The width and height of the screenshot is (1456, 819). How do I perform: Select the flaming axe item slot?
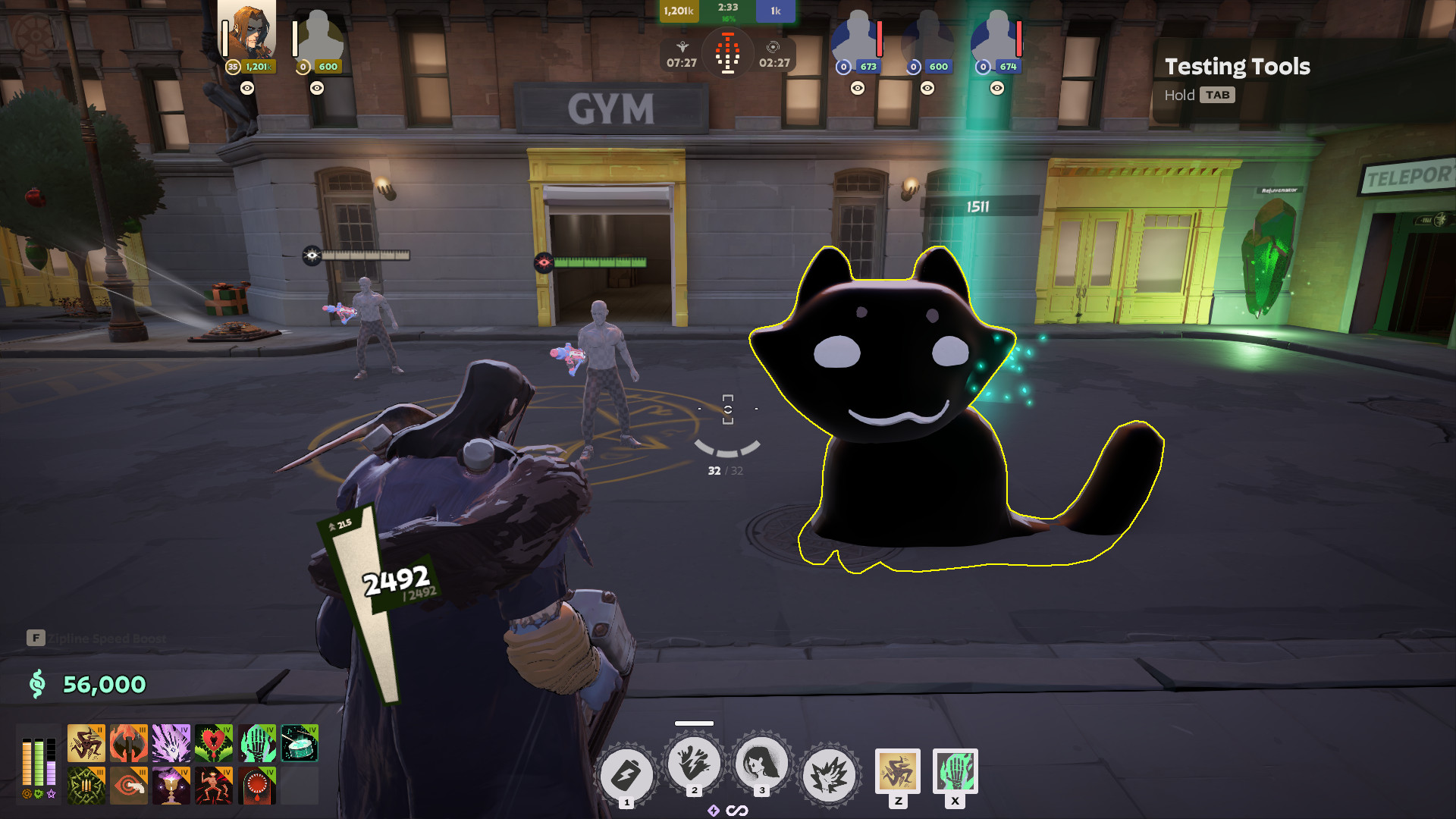129,743
